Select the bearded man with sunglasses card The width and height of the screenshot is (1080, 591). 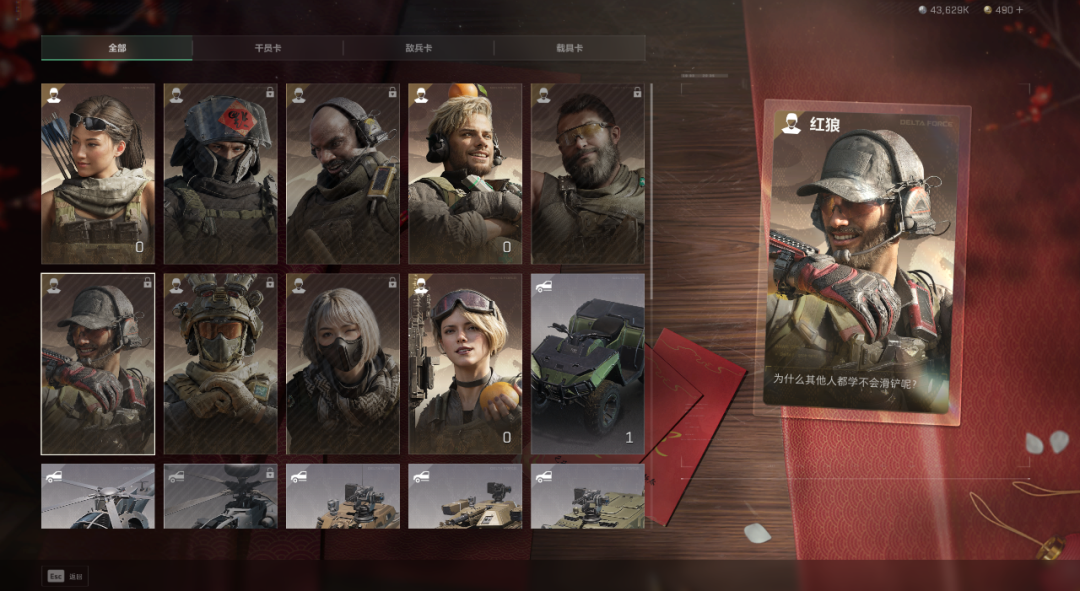[588, 173]
